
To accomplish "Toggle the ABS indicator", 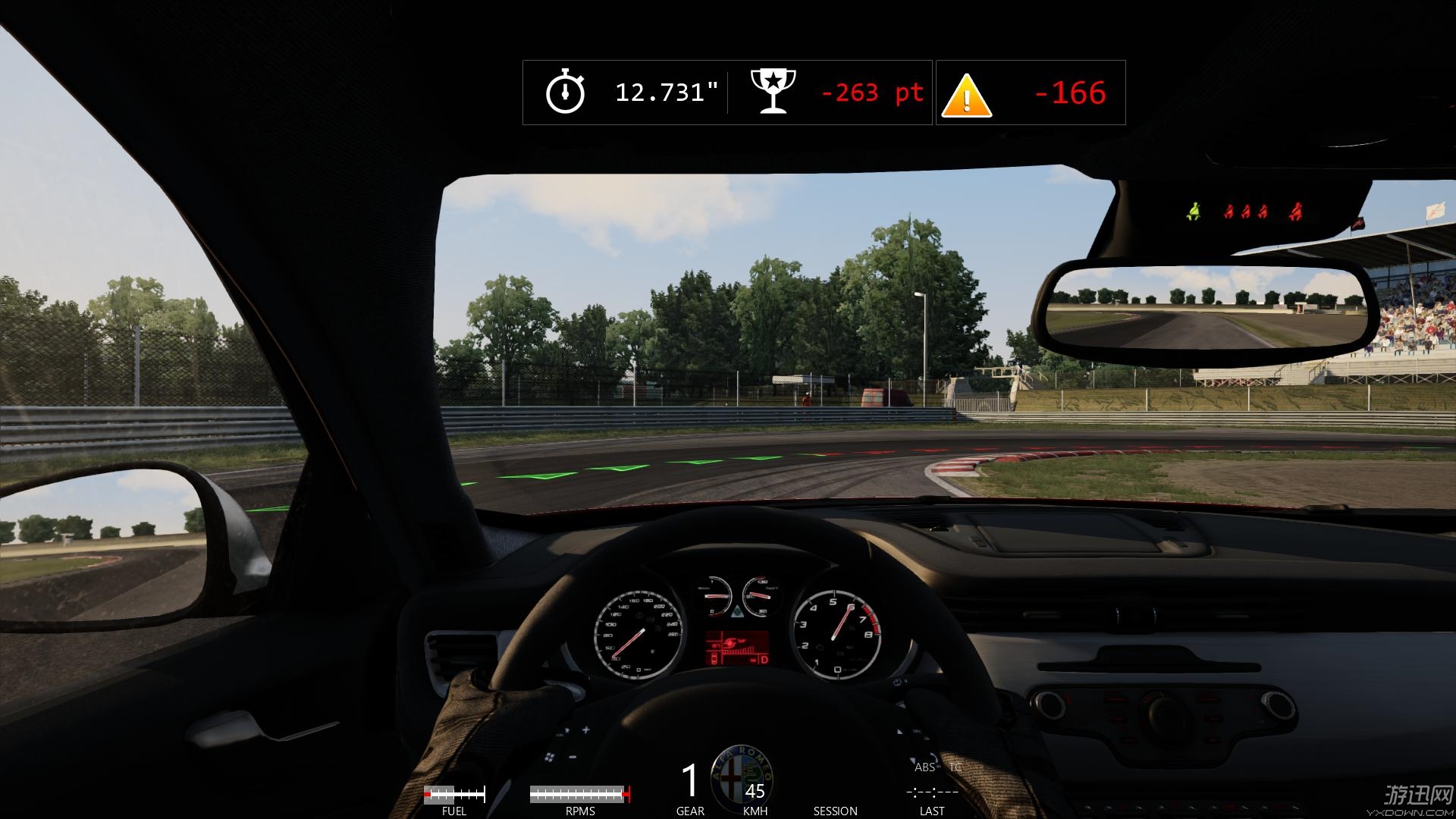I will coord(924,767).
